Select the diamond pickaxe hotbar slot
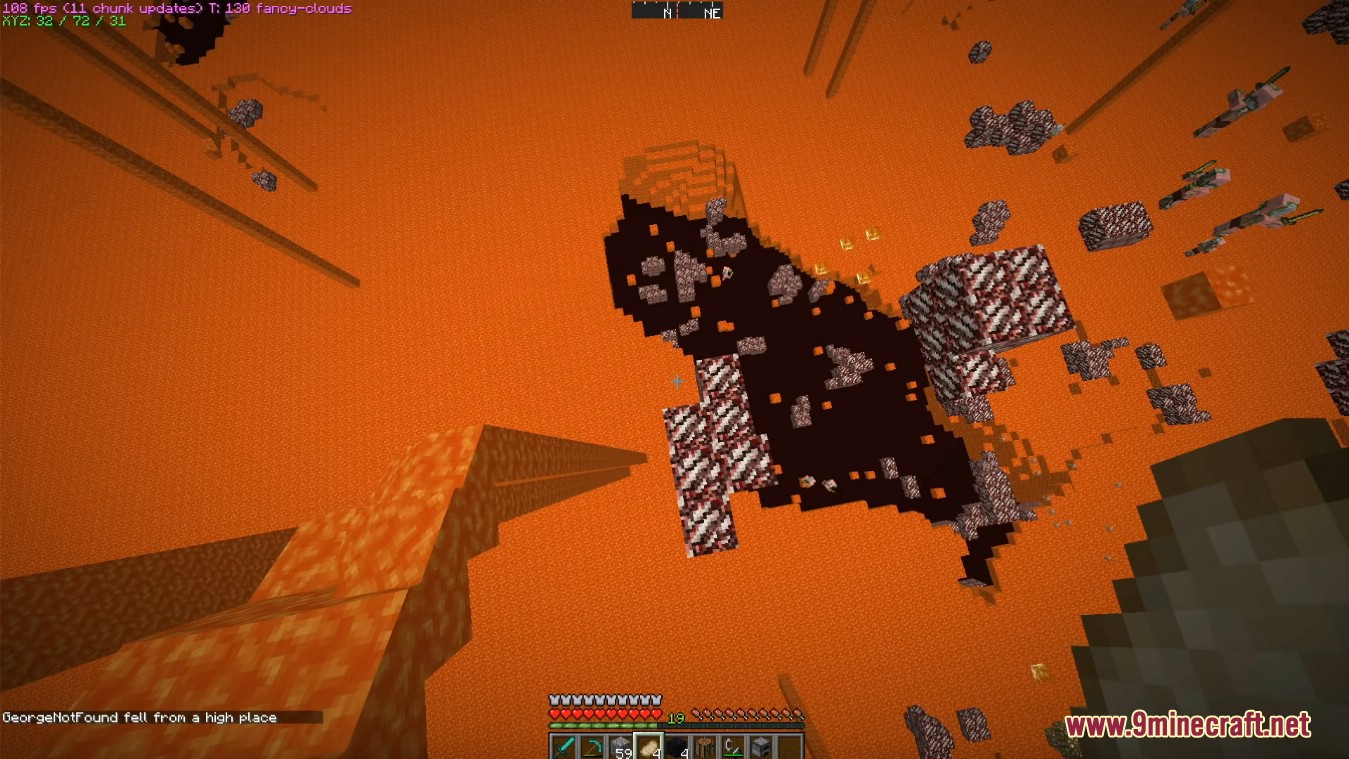This screenshot has height=759, width=1349. click(592, 747)
